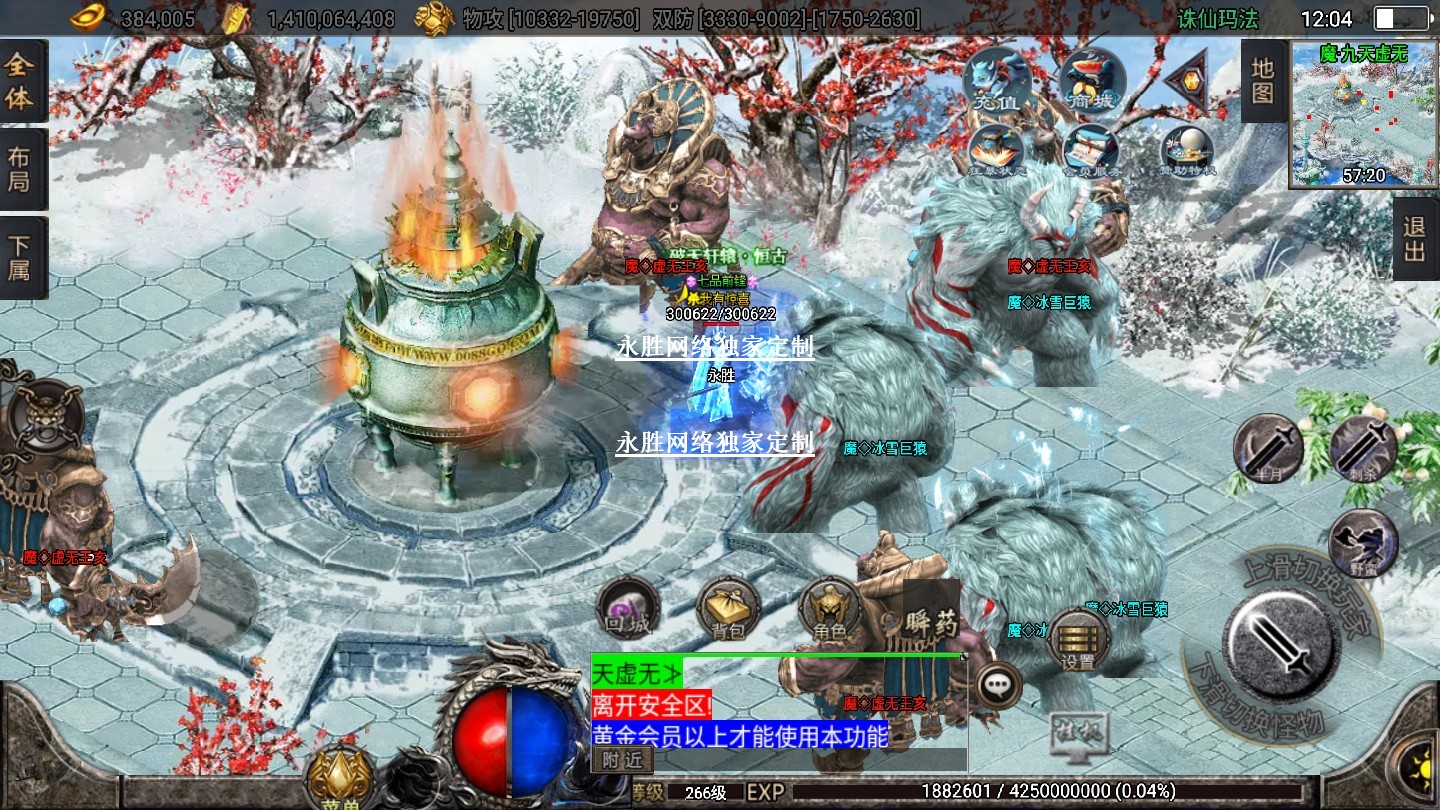Open the 充值 recharge icon
1440x810 pixels.
click(x=997, y=80)
